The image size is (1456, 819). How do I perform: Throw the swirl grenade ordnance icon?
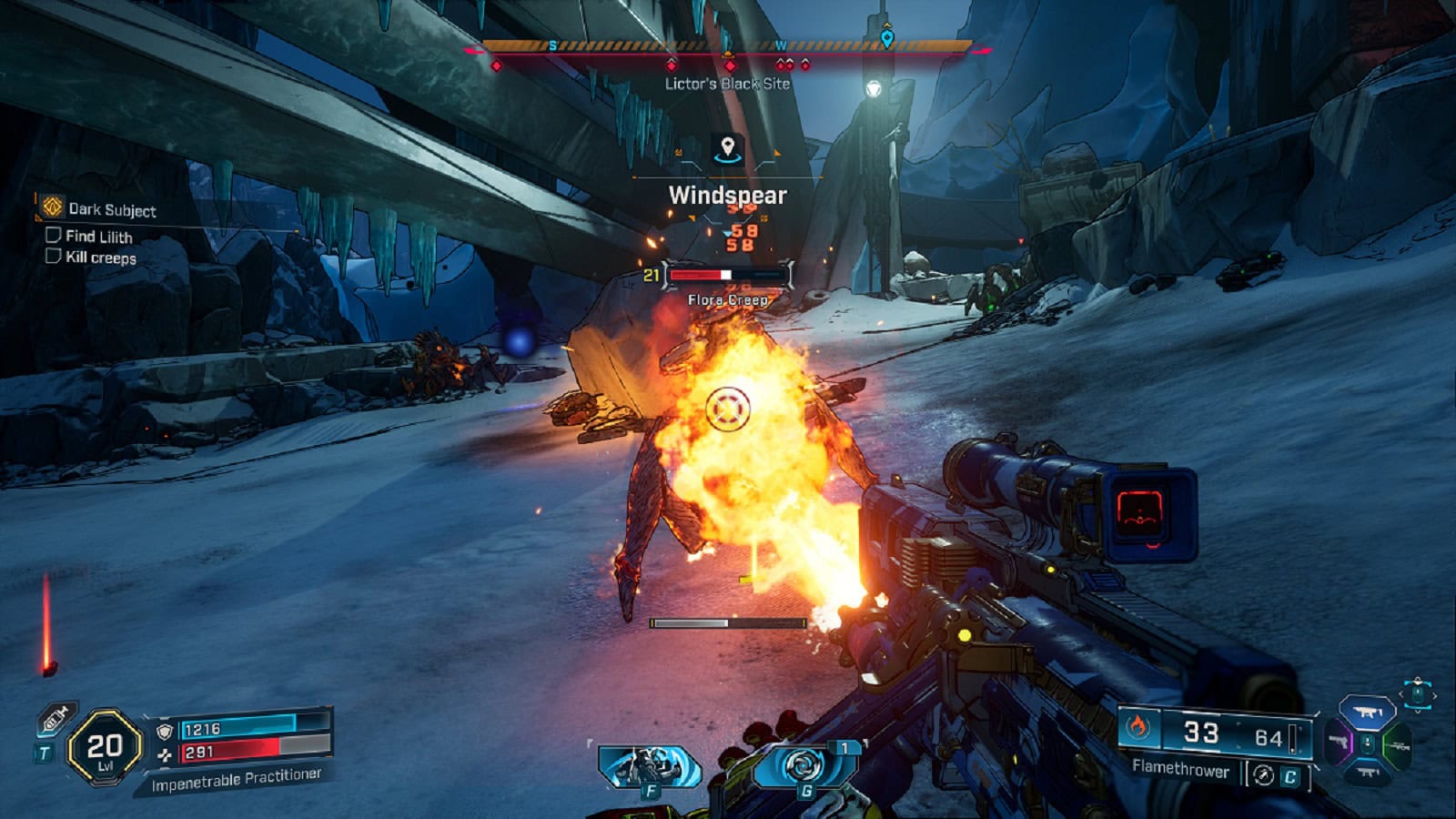[x=804, y=766]
